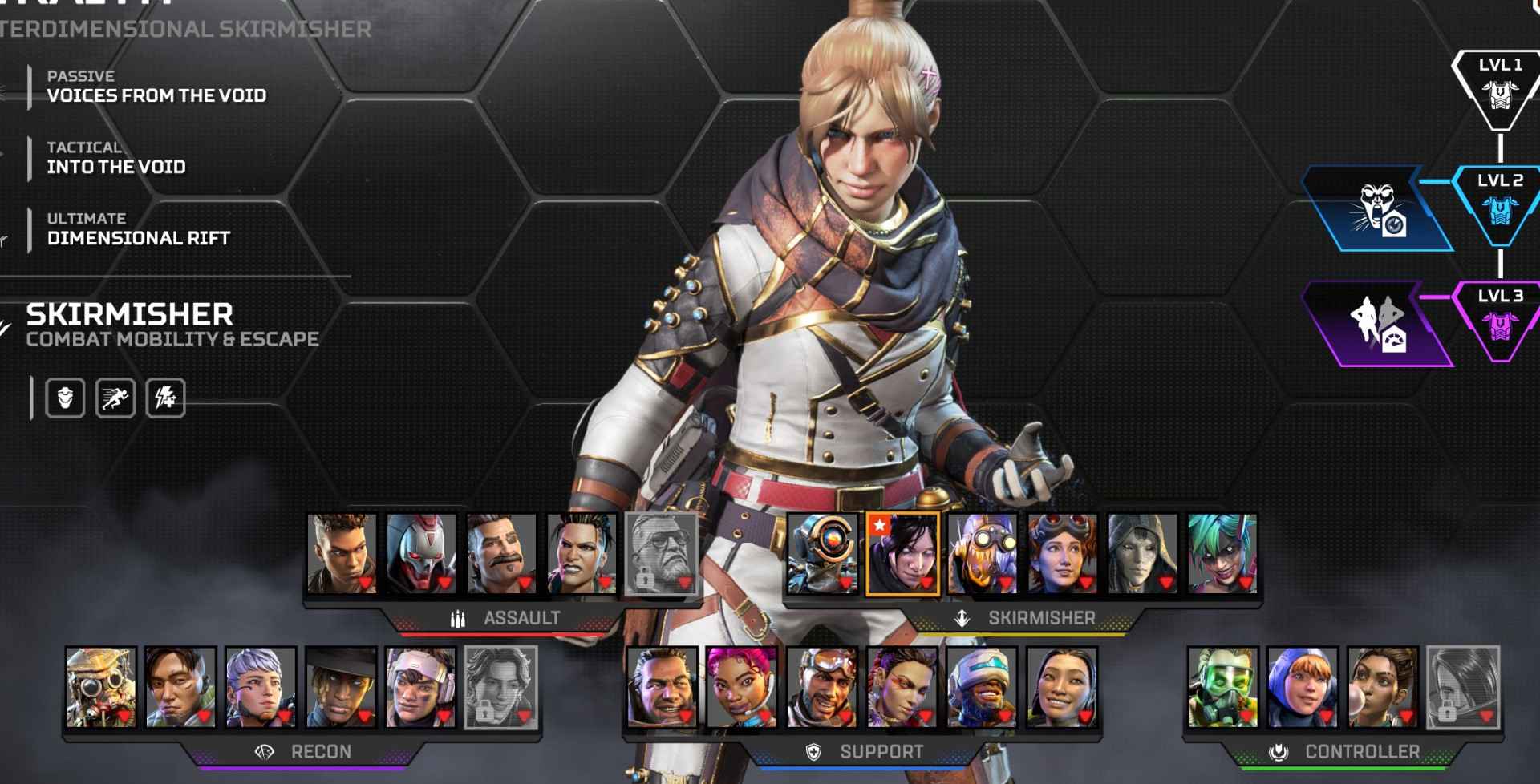Screen dimensions: 1540x784
Task: Click the RECON class label
Action: (x=320, y=752)
